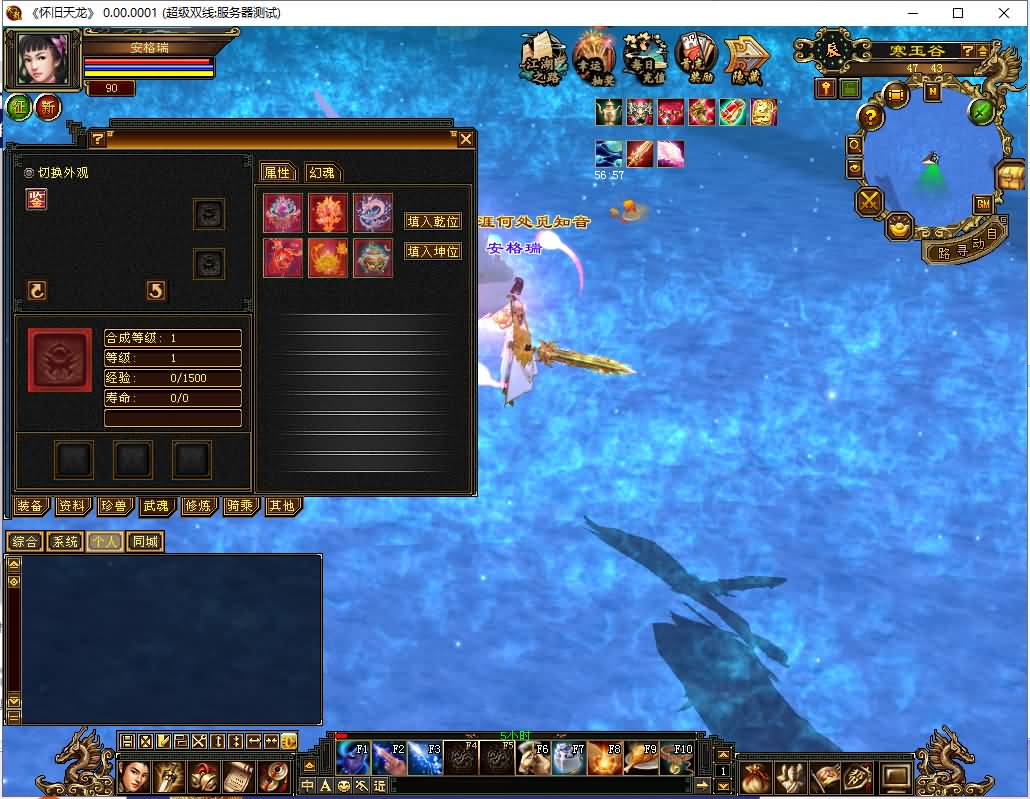The width and height of the screenshot is (1030, 799).
Task: Maximize the game window
Action: pos(958,13)
